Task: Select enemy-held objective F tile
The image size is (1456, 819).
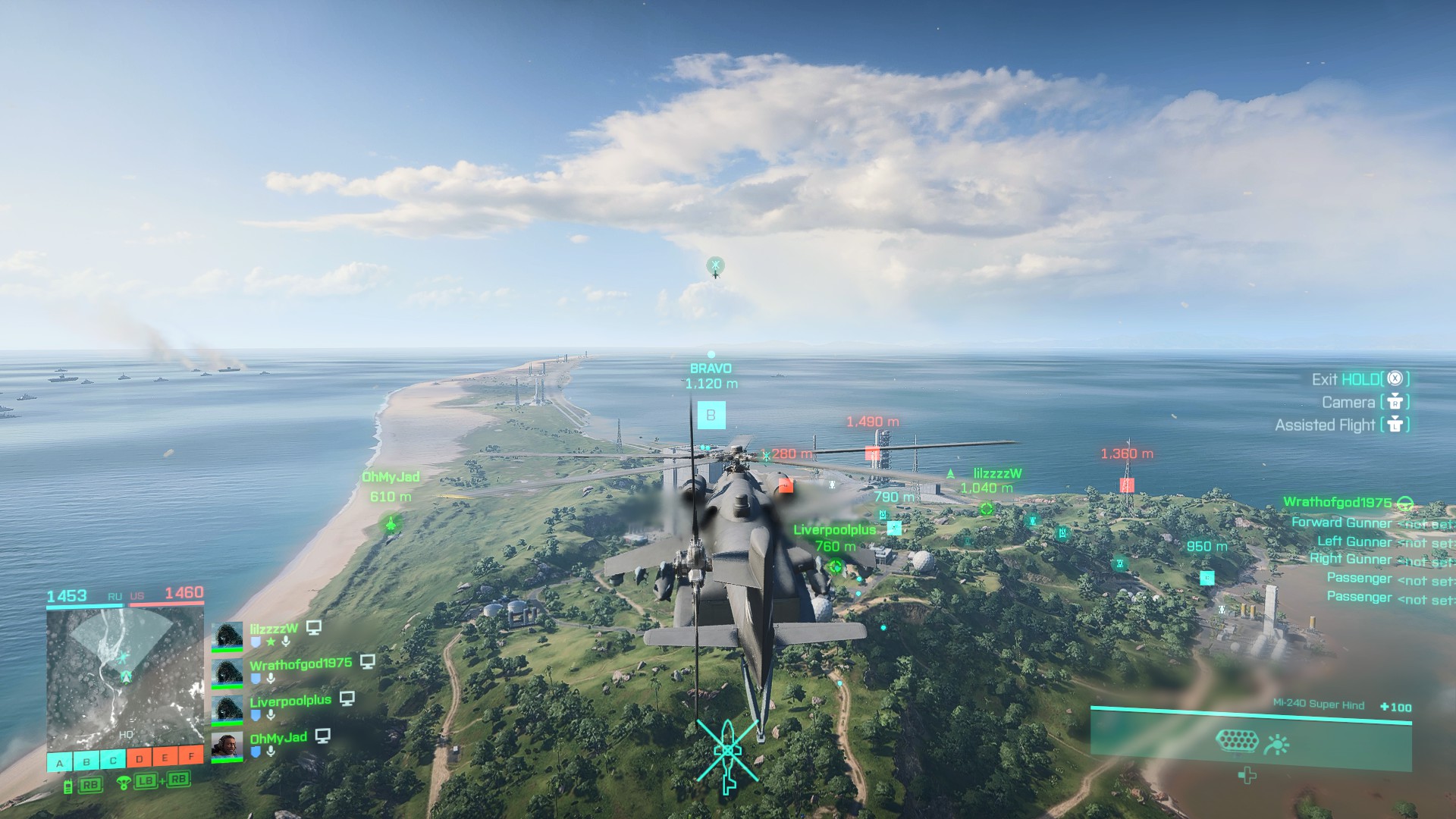Action: pyautogui.click(x=191, y=755)
